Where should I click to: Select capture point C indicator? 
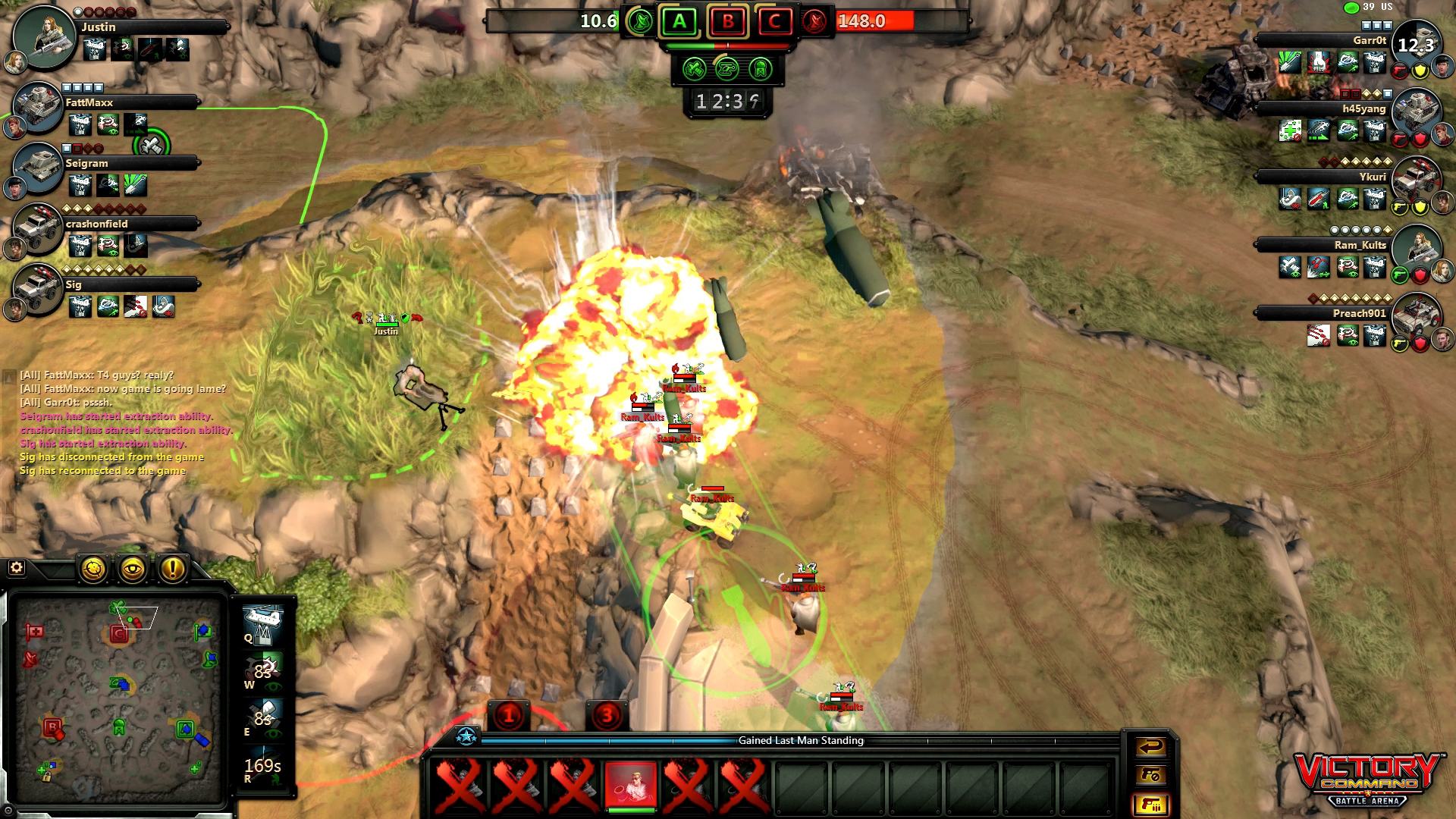[x=774, y=21]
